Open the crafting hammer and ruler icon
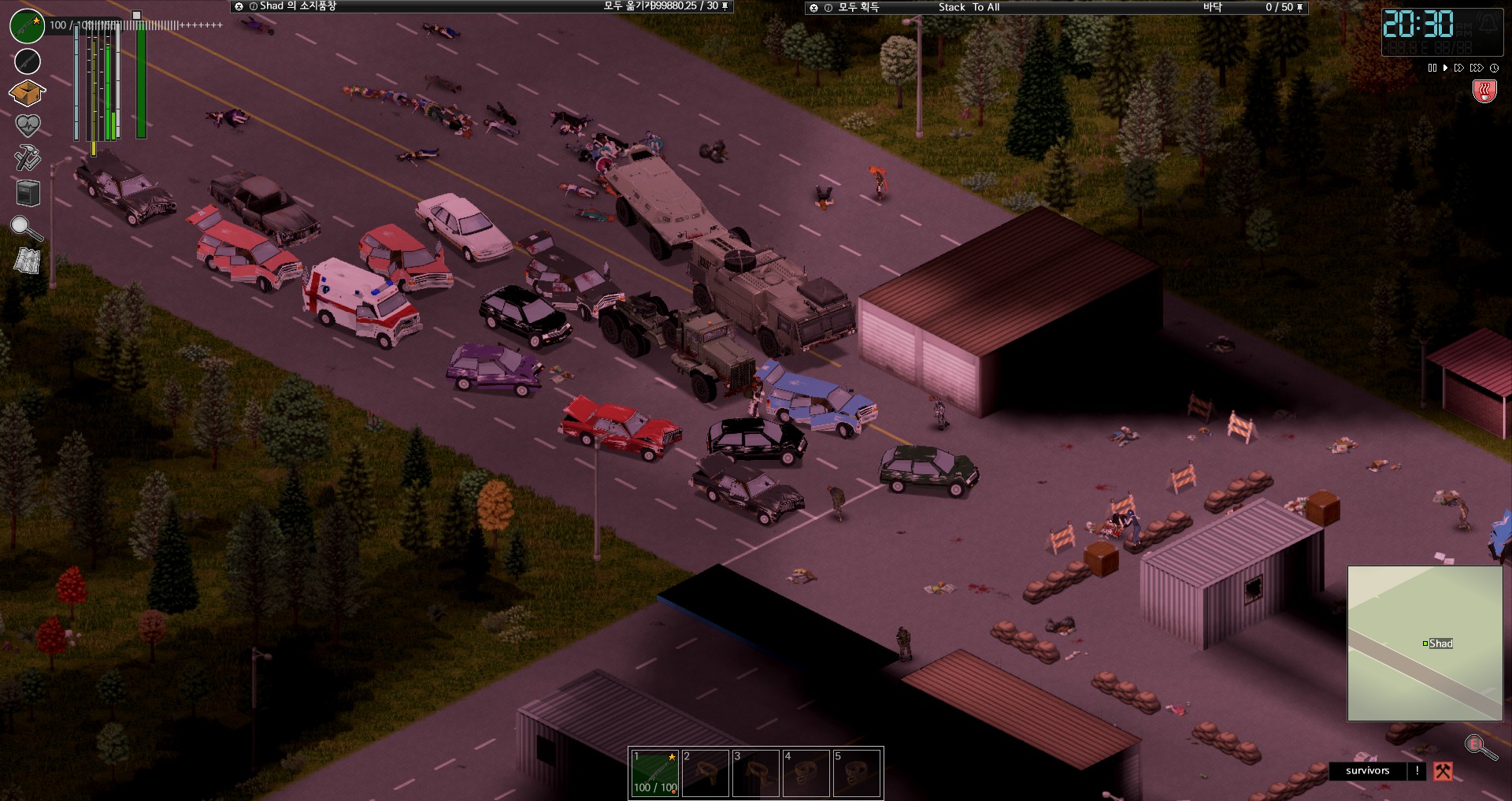This screenshot has width=1512, height=801. click(28, 158)
